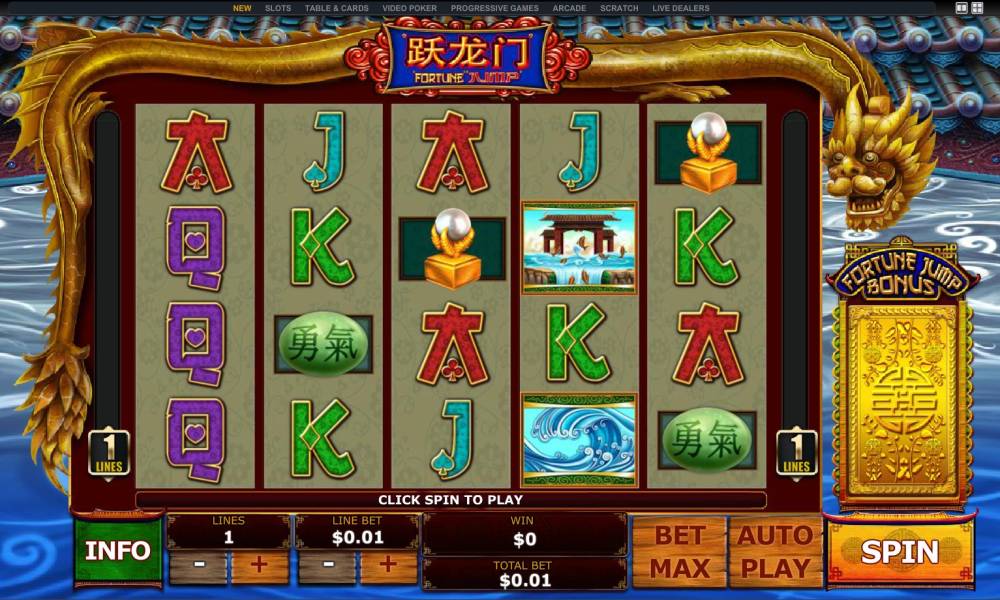Start AUTO PLAY

coord(774,551)
